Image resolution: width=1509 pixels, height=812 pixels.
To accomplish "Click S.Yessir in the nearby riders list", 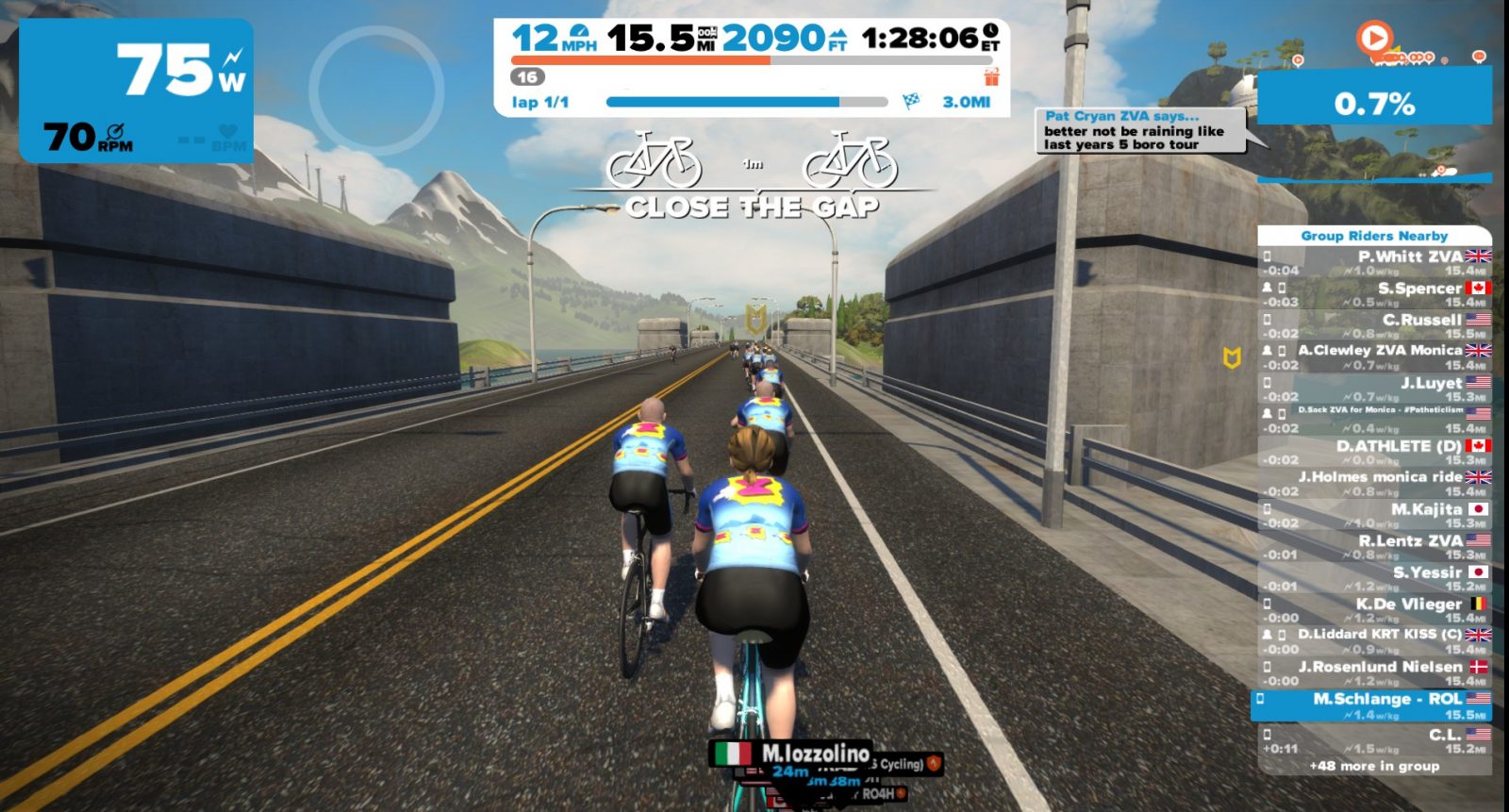I will point(1375,578).
